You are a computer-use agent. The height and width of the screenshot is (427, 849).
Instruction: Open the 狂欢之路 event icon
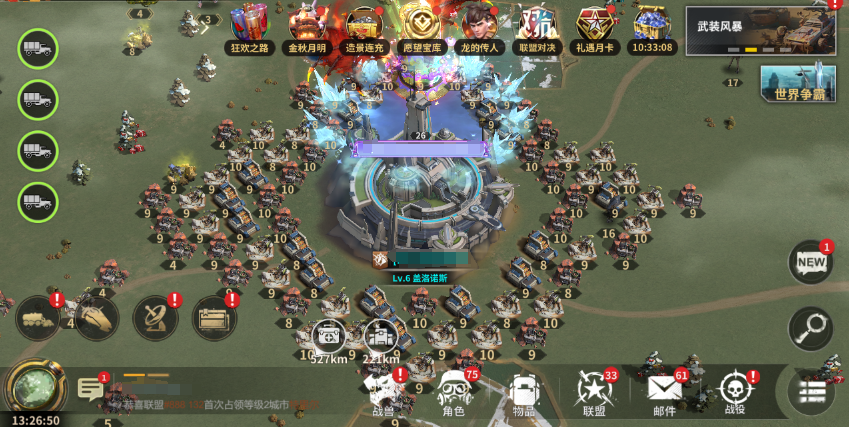pos(250,26)
